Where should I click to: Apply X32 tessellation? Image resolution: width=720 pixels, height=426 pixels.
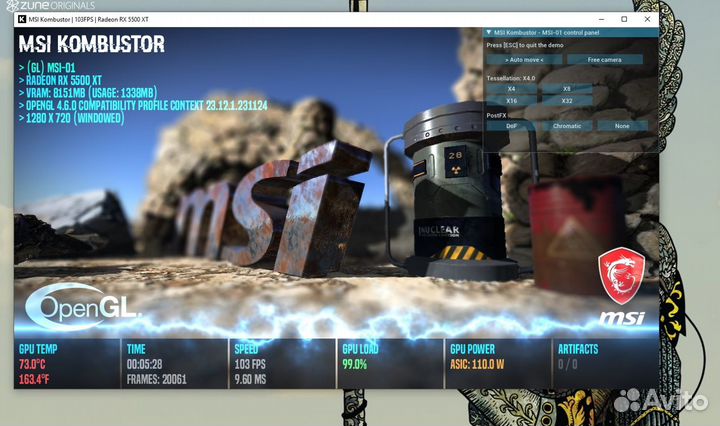[566, 101]
